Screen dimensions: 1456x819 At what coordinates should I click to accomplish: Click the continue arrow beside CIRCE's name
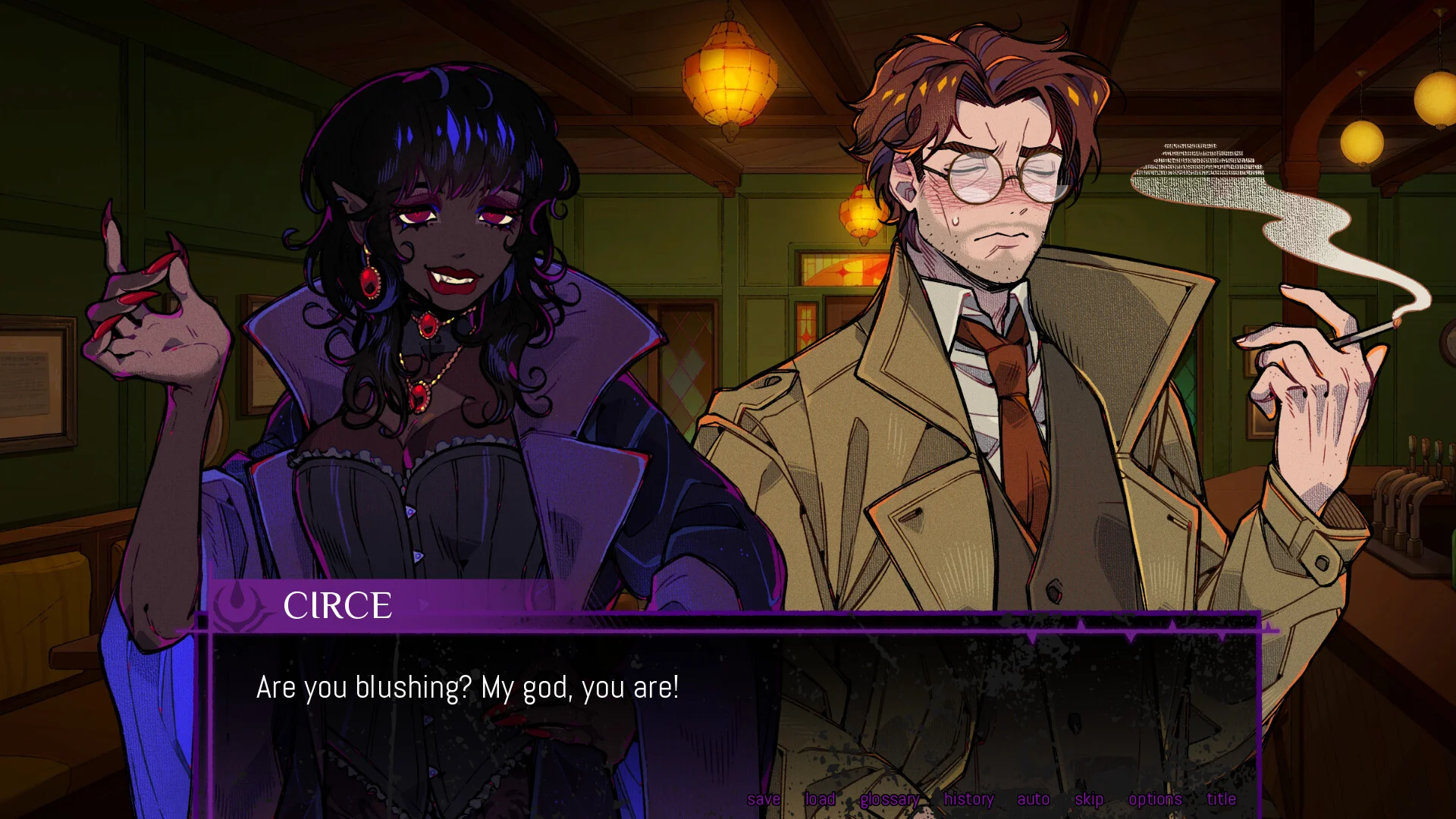click(425, 604)
